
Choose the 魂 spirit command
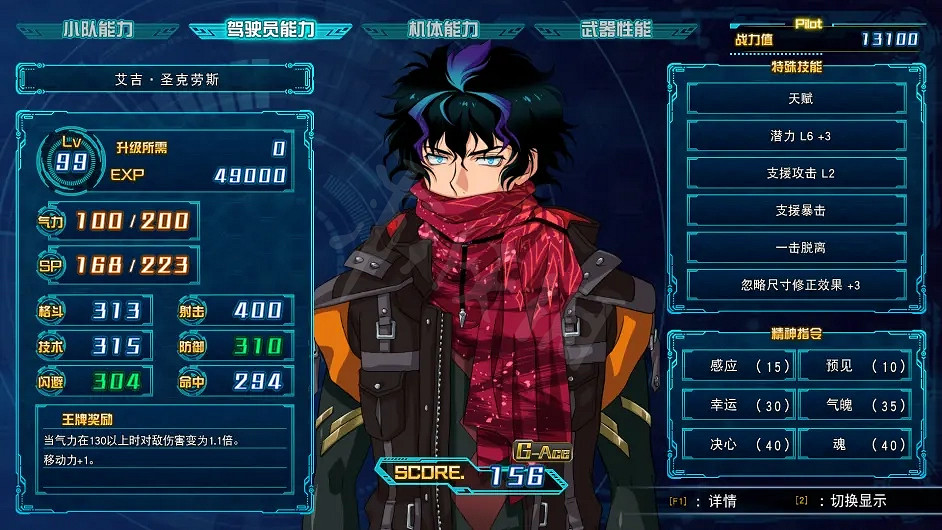coord(853,443)
